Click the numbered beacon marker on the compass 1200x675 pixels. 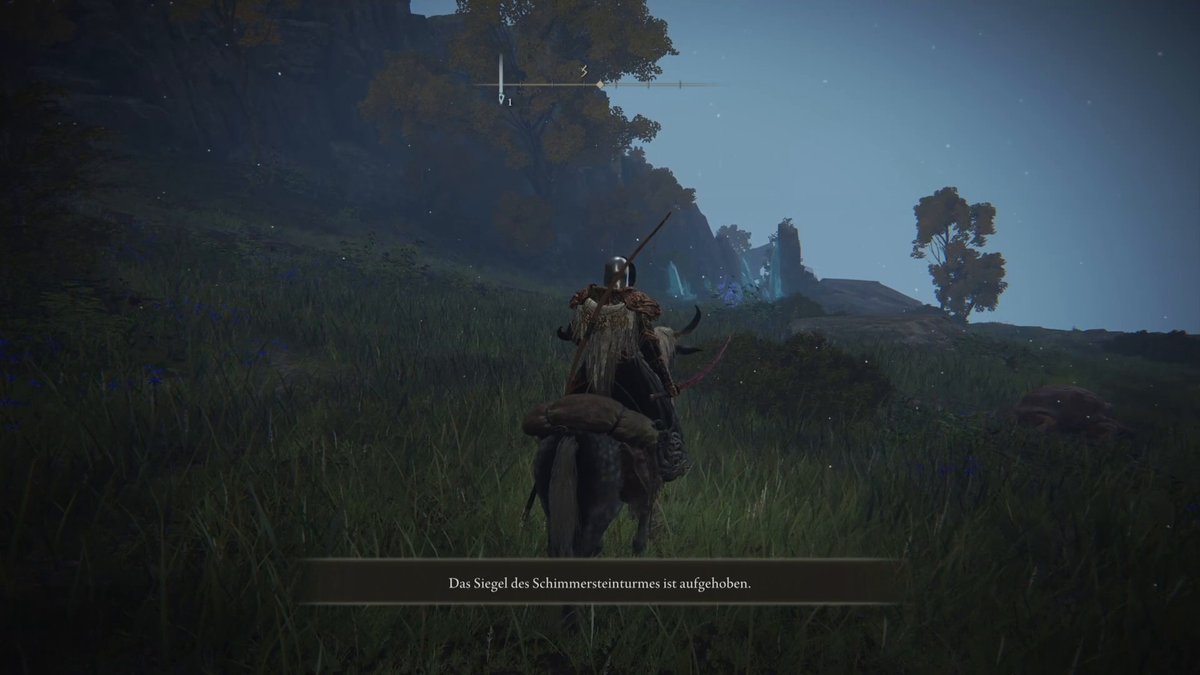click(x=503, y=100)
